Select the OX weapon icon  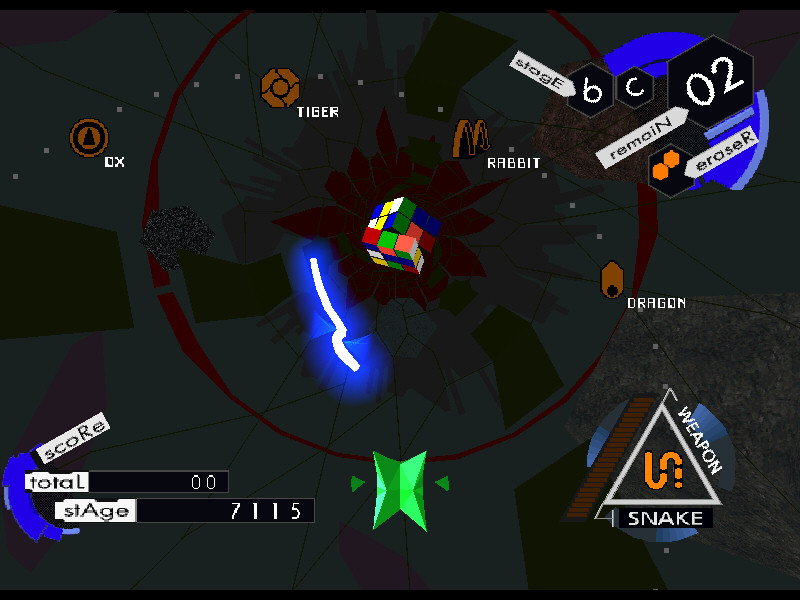tap(88, 137)
